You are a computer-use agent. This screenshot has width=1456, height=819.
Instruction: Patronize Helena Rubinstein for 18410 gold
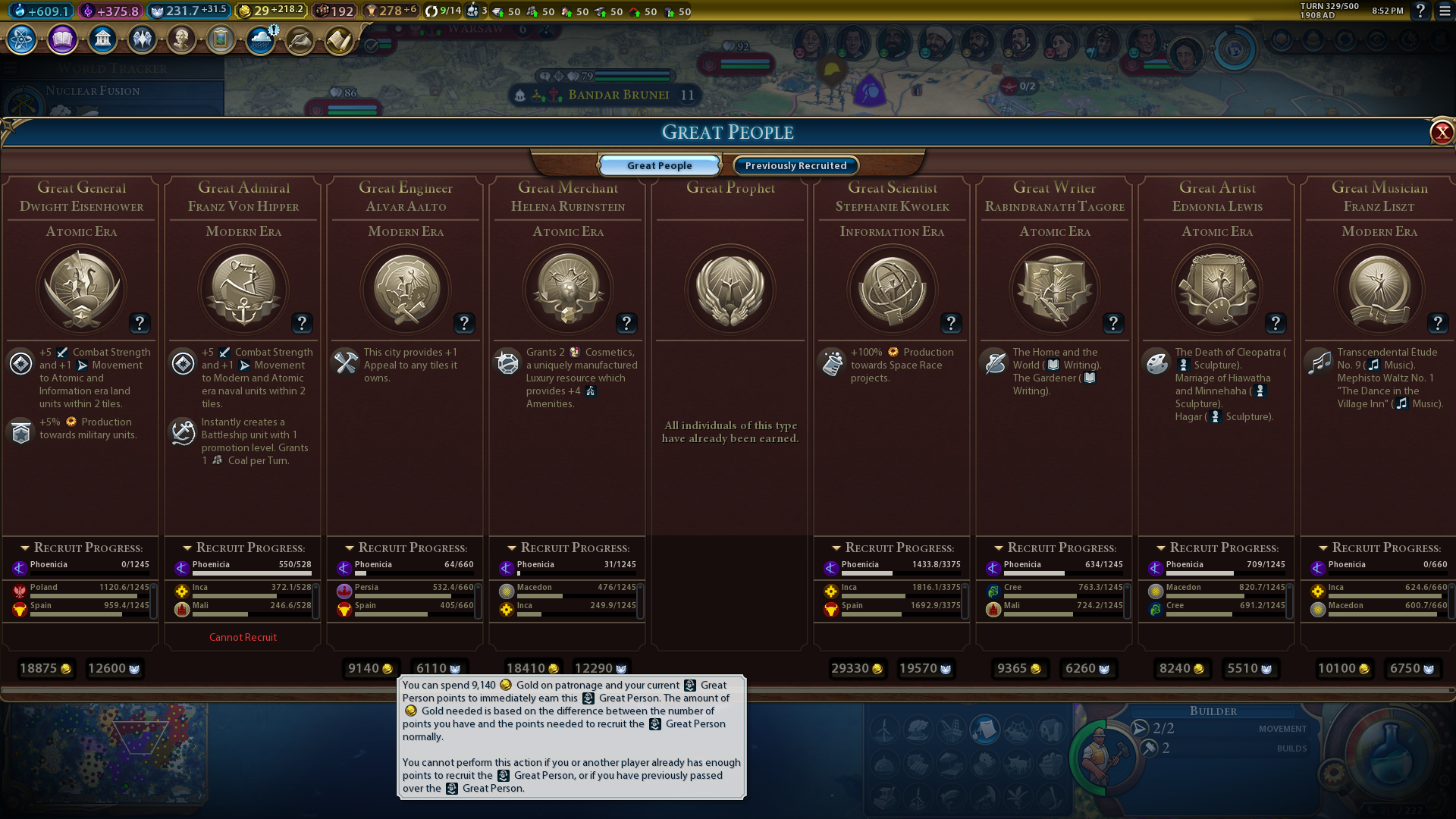point(532,668)
